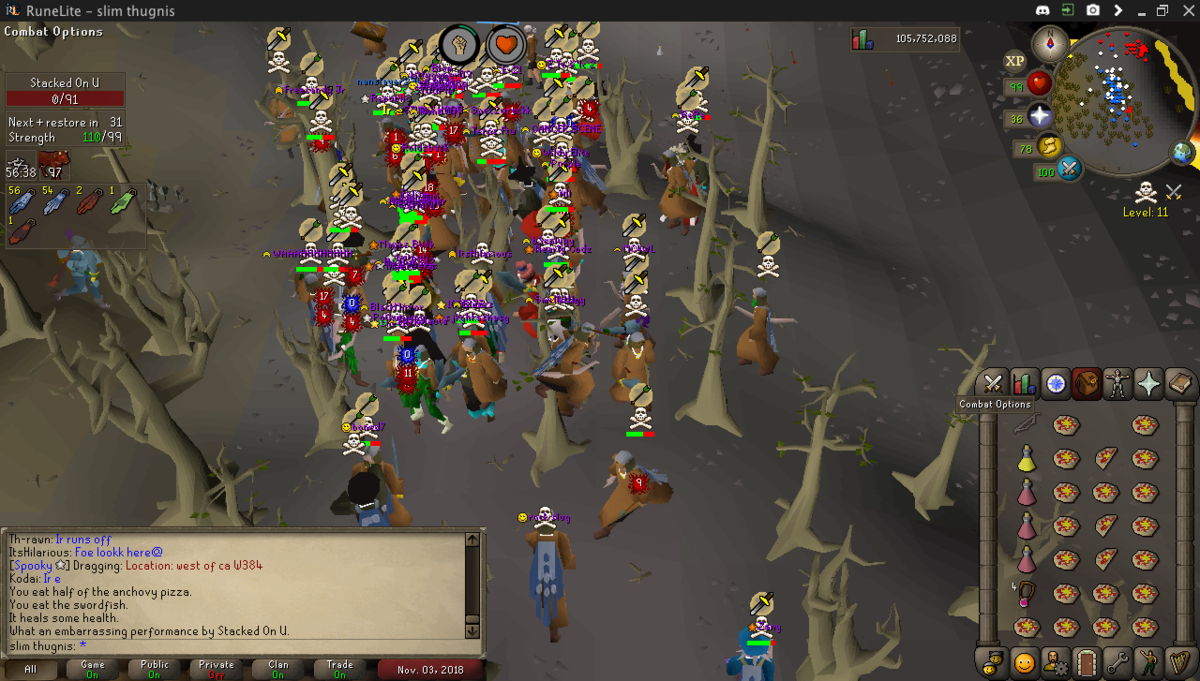This screenshot has height=681, width=1200.
Task: Show the Prayer tab
Action: coord(1148,384)
